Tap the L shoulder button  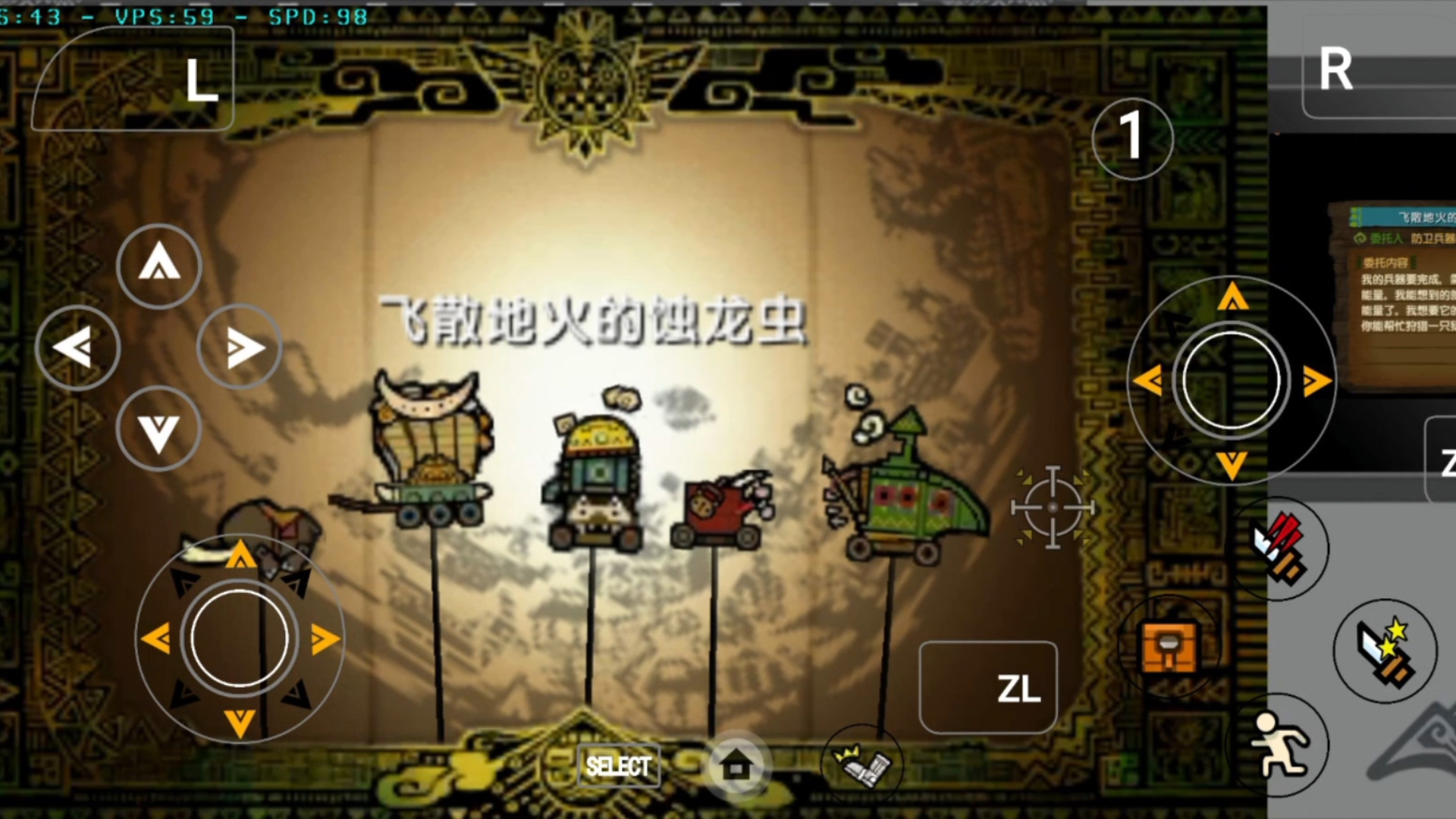coord(133,80)
